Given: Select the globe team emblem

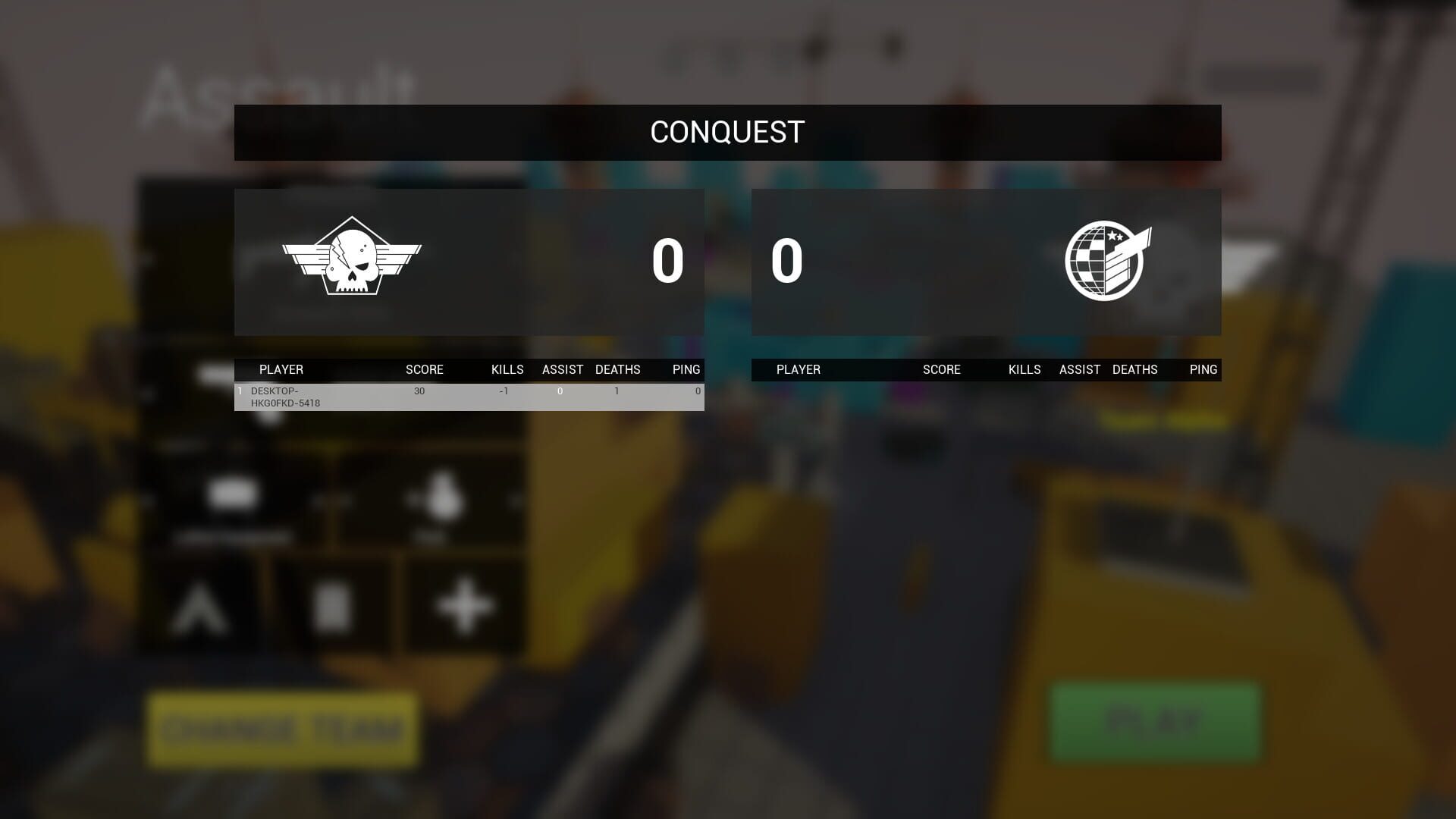Looking at the screenshot, I should [1104, 262].
